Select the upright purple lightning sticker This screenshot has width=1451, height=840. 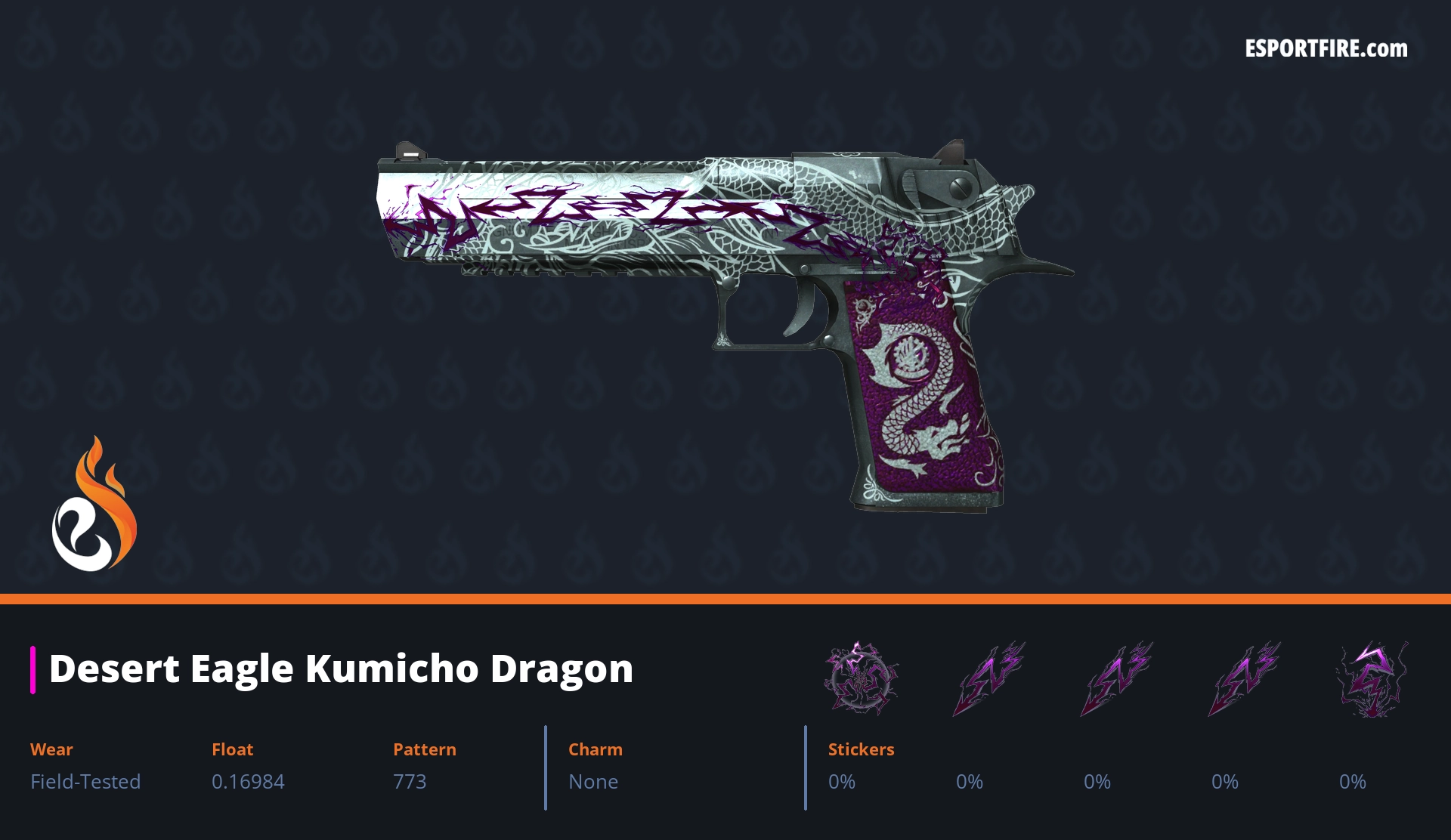(x=1373, y=679)
